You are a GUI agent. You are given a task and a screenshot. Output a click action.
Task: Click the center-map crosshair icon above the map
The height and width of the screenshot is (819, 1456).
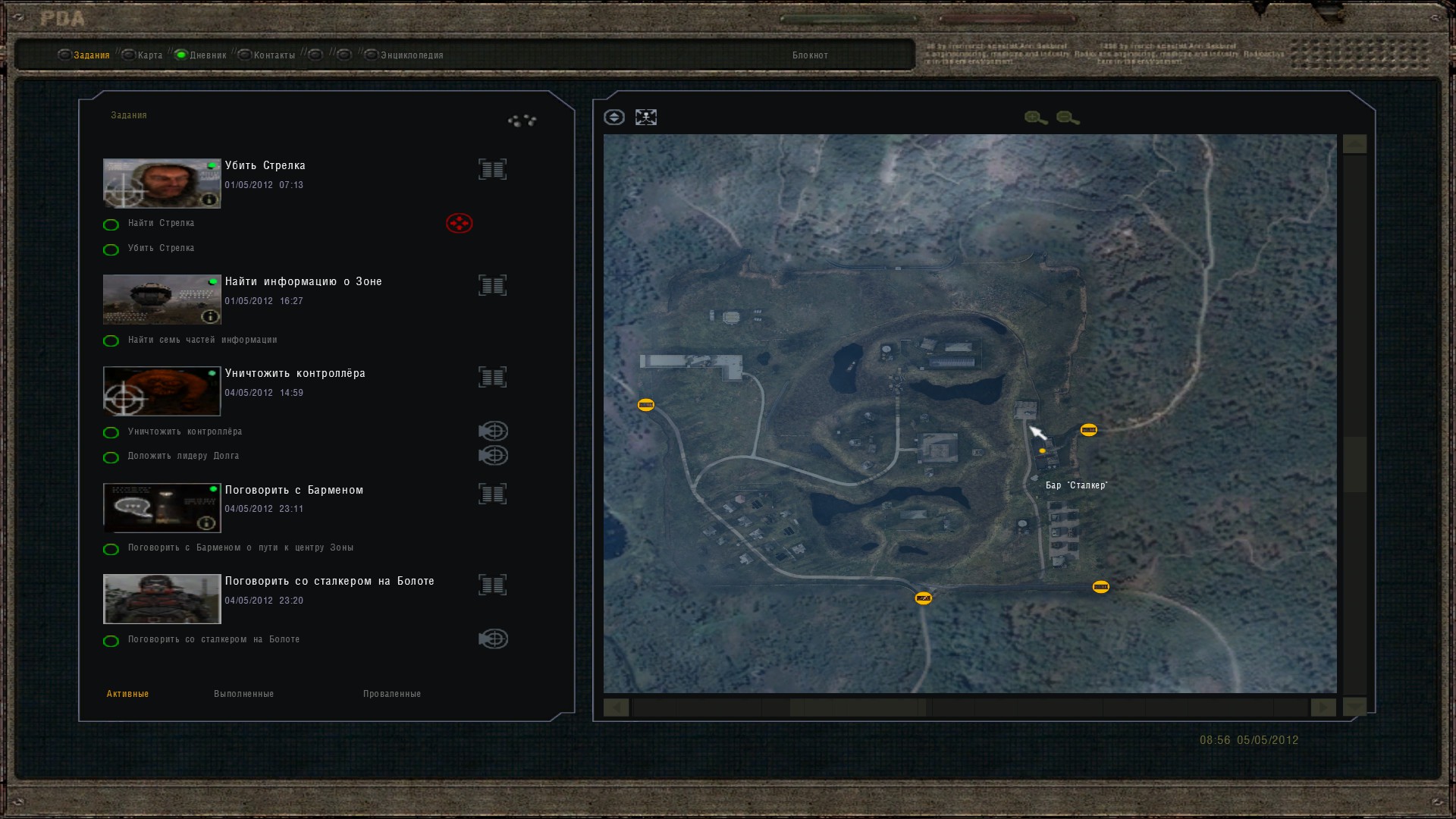[646, 117]
